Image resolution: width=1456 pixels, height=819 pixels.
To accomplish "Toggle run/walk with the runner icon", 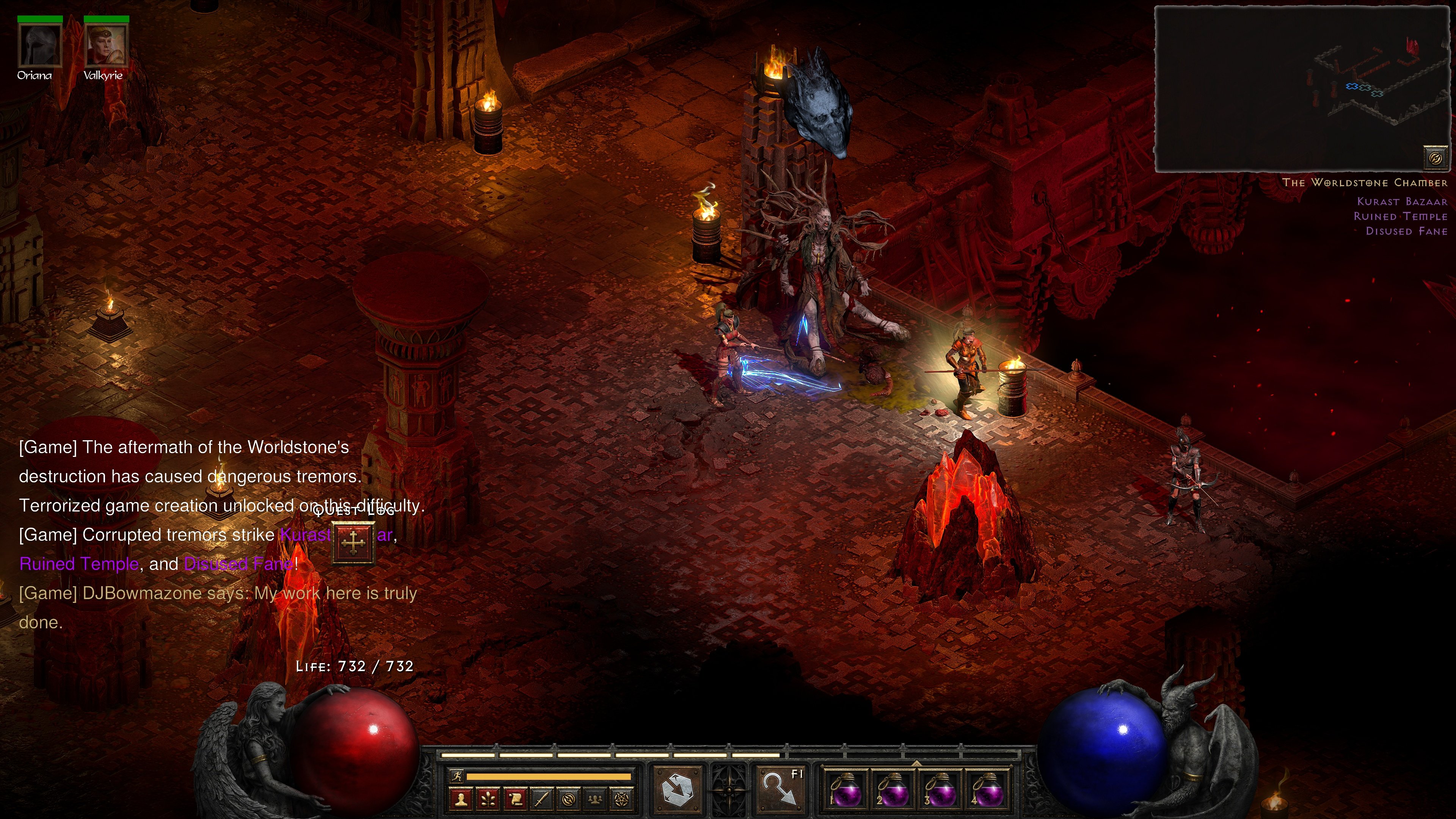I will 457,777.
